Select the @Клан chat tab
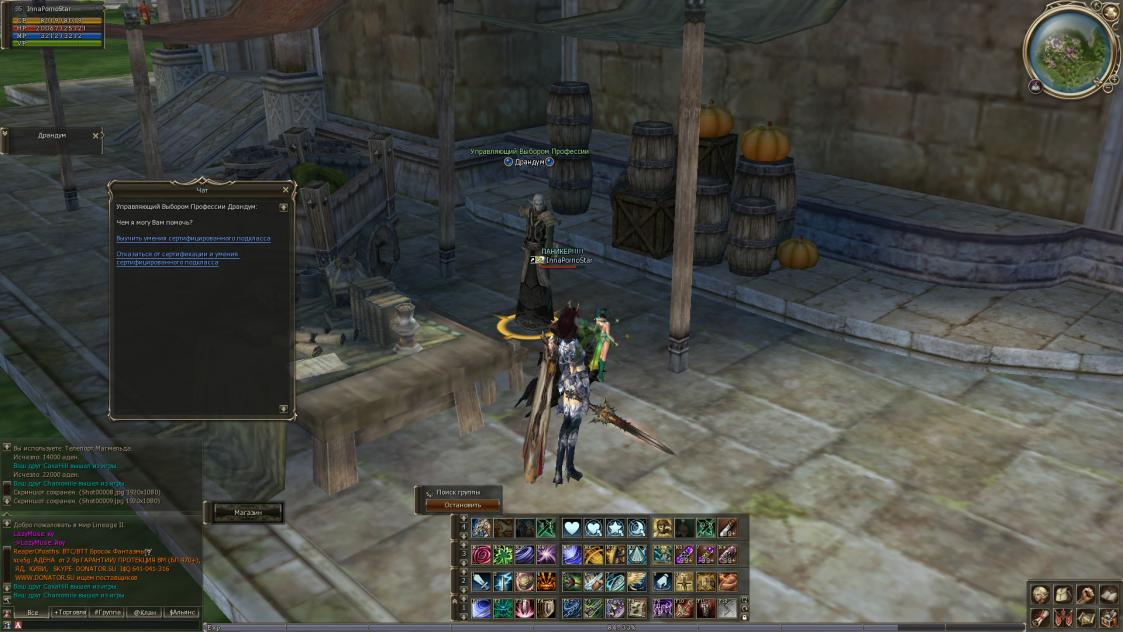Screen dimensions: 1123x632 pos(145,612)
